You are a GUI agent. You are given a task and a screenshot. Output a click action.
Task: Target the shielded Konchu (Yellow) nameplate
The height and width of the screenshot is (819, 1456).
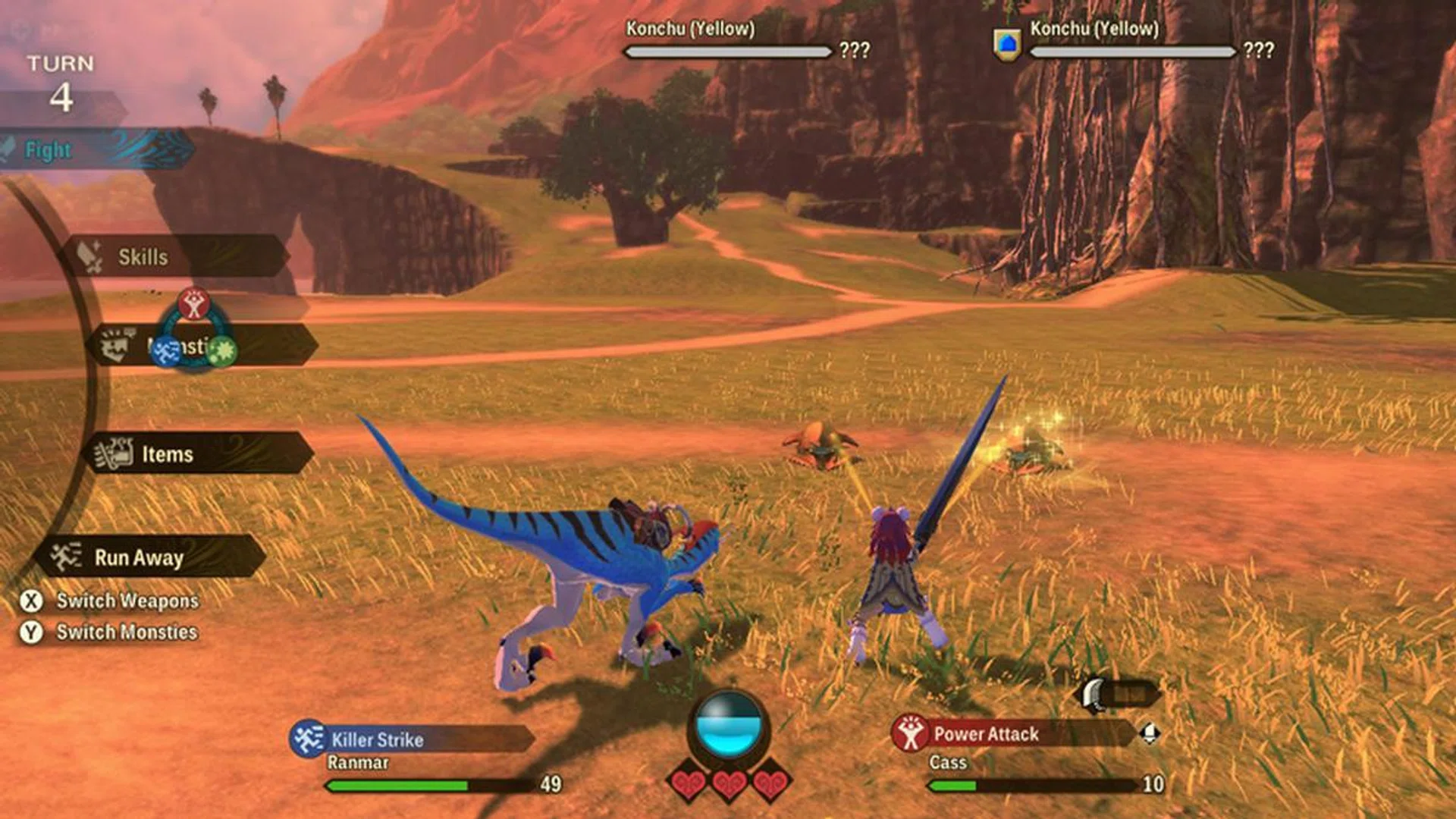(x=1094, y=29)
